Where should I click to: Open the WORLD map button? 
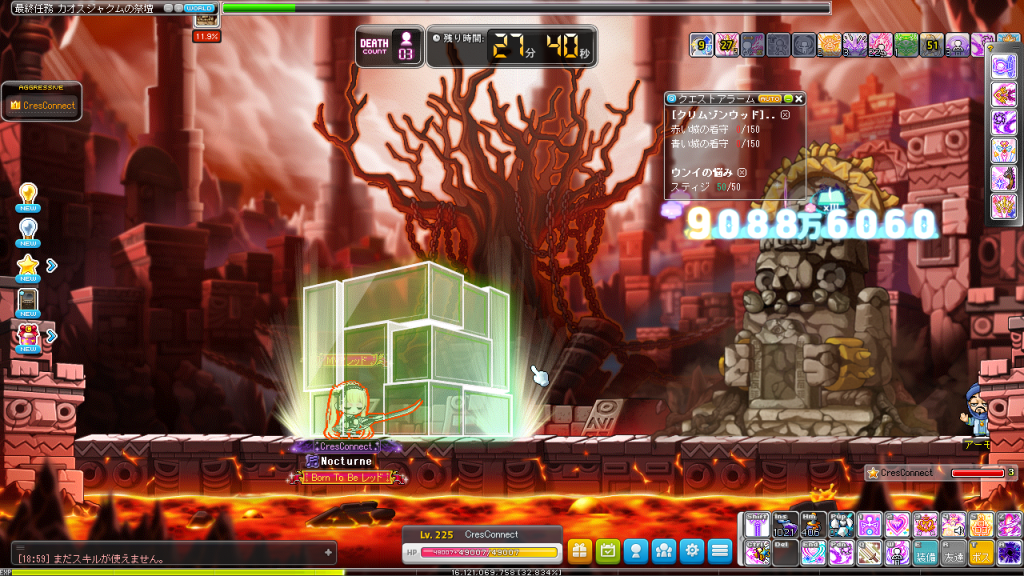(x=199, y=8)
